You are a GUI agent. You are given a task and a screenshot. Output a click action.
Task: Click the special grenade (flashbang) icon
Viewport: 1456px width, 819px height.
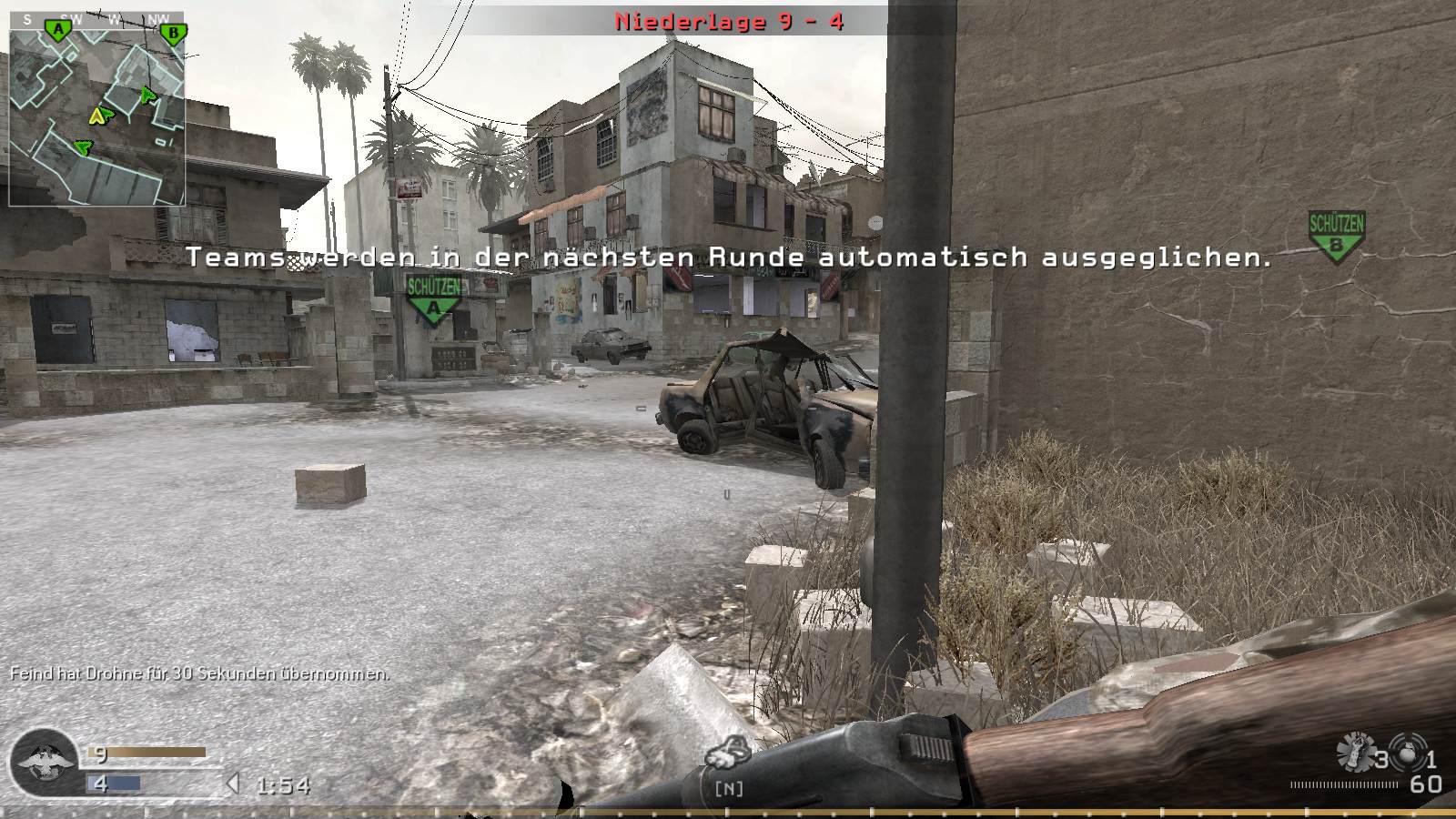pyautogui.click(x=1355, y=748)
